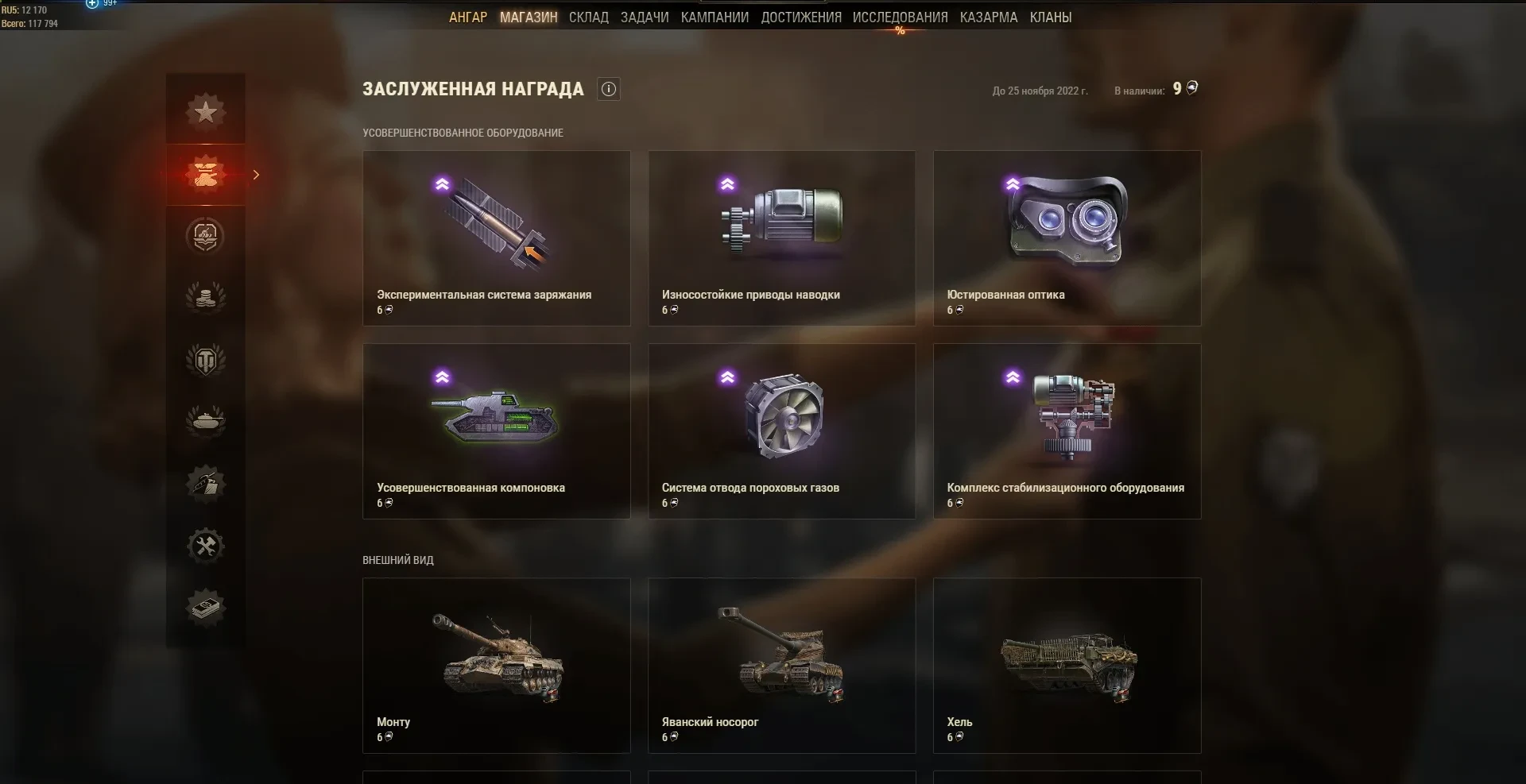The height and width of the screenshot is (784, 1526).
Task: Select the wrench and hammer shop category
Action: point(206,546)
